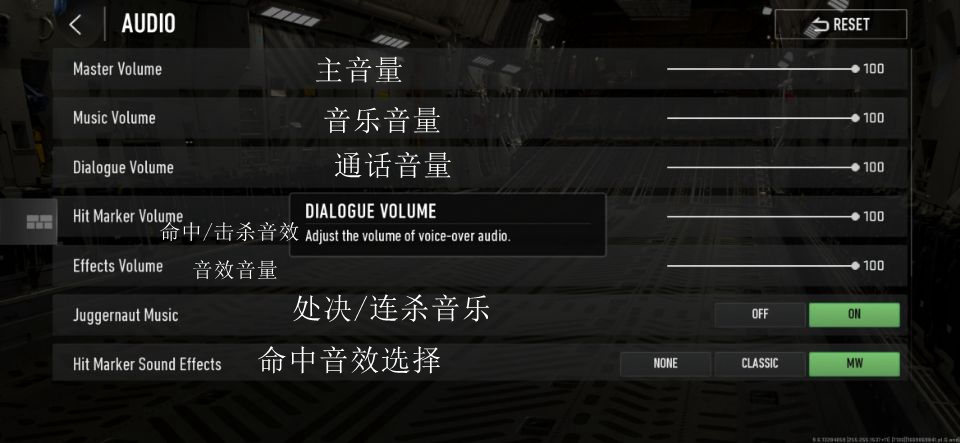Select NONE for Hit Marker Sound Effects

(665, 364)
